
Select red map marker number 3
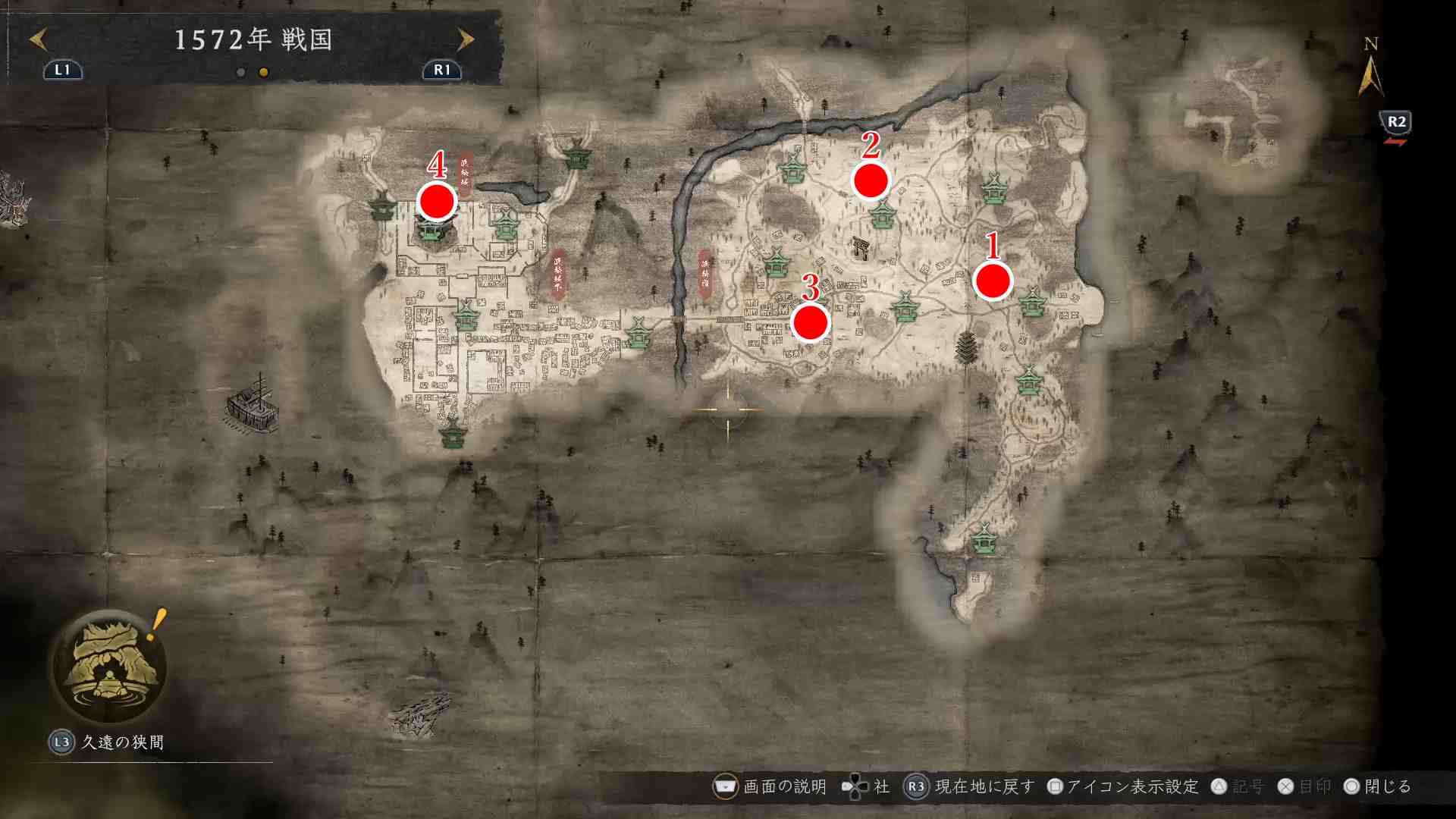(x=810, y=323)
